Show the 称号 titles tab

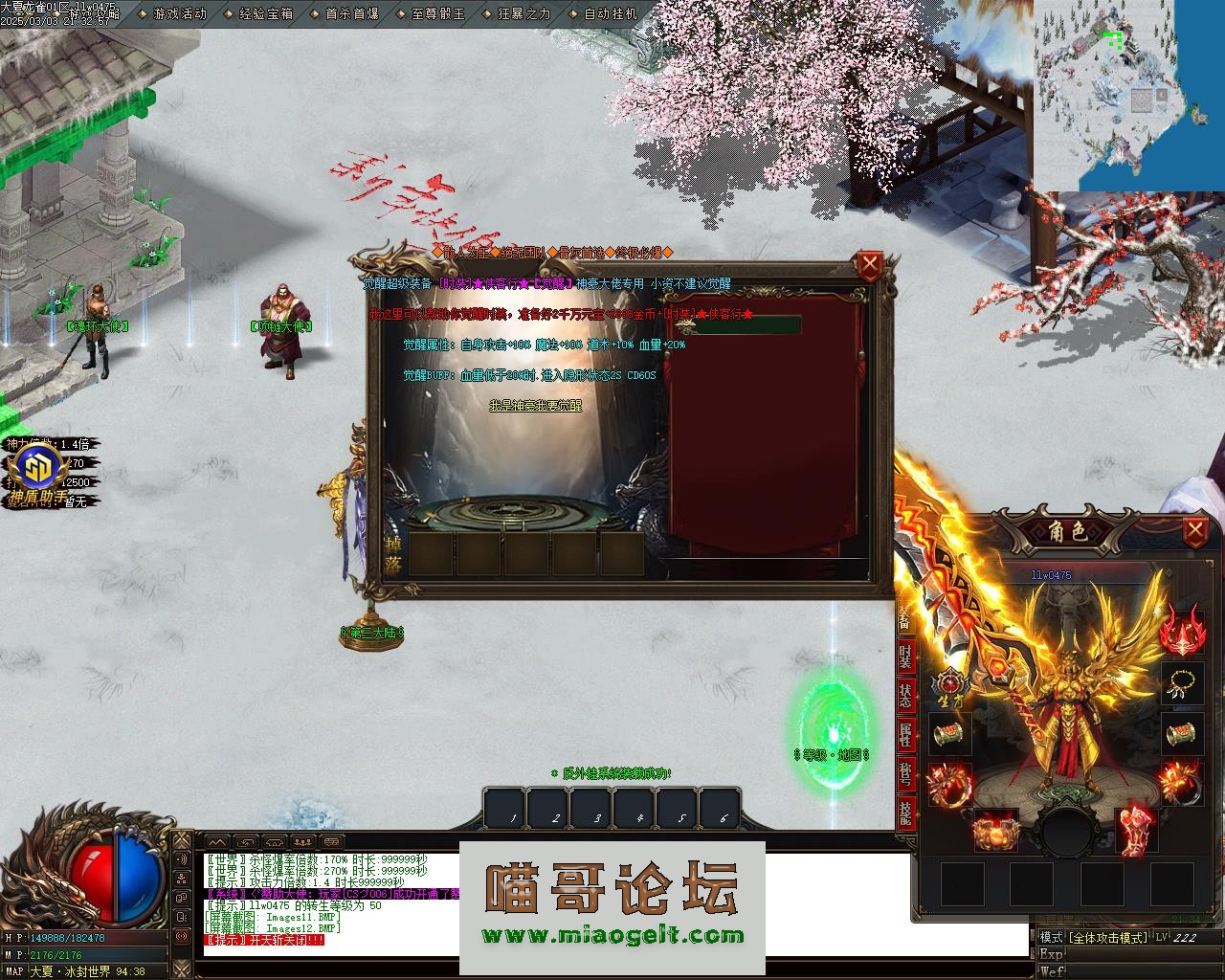click(905, 773)
